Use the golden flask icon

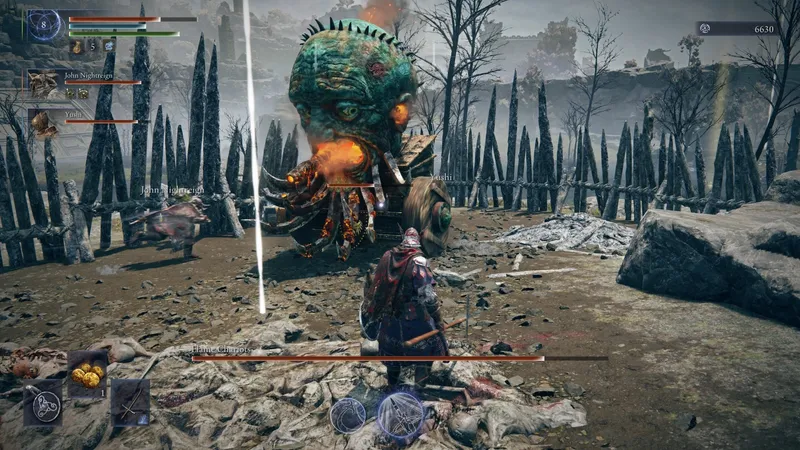[x=77, y=46]
